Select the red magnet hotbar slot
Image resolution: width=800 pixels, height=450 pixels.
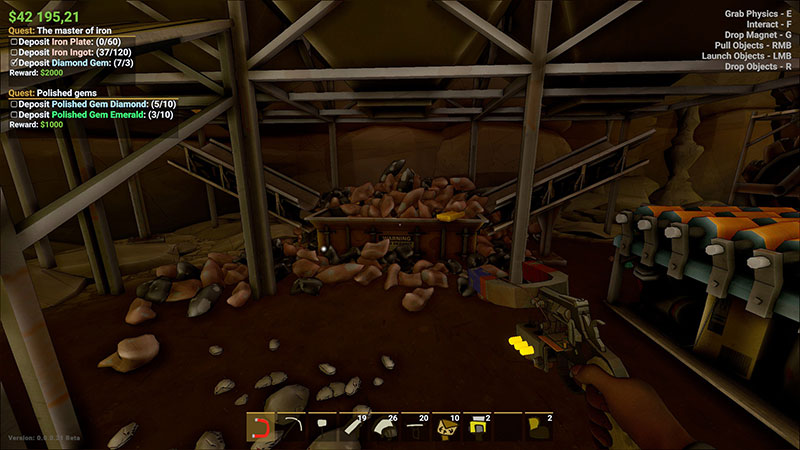[261, 428]
